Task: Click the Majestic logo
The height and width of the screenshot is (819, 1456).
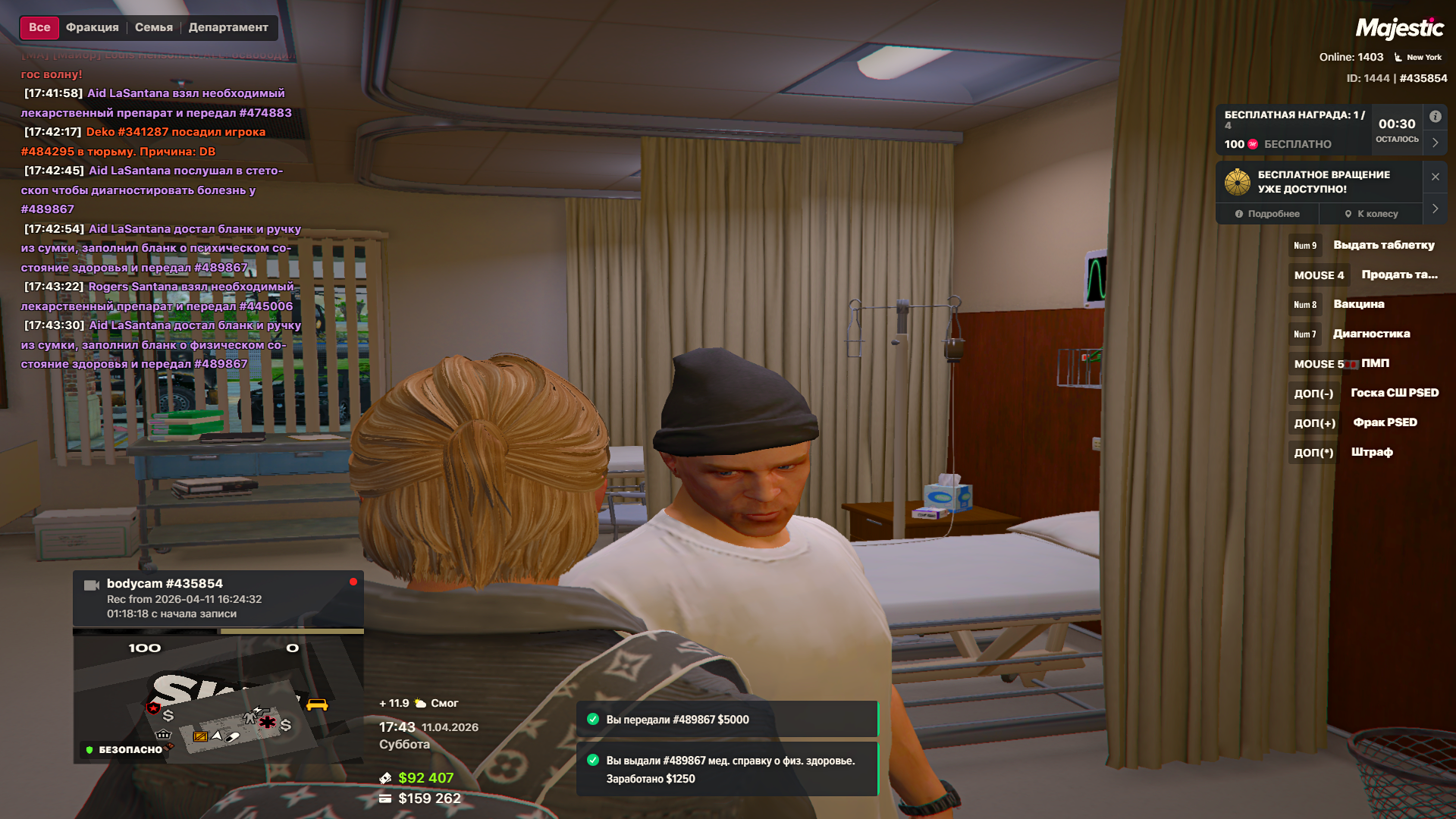Action: click(1399, 29)
